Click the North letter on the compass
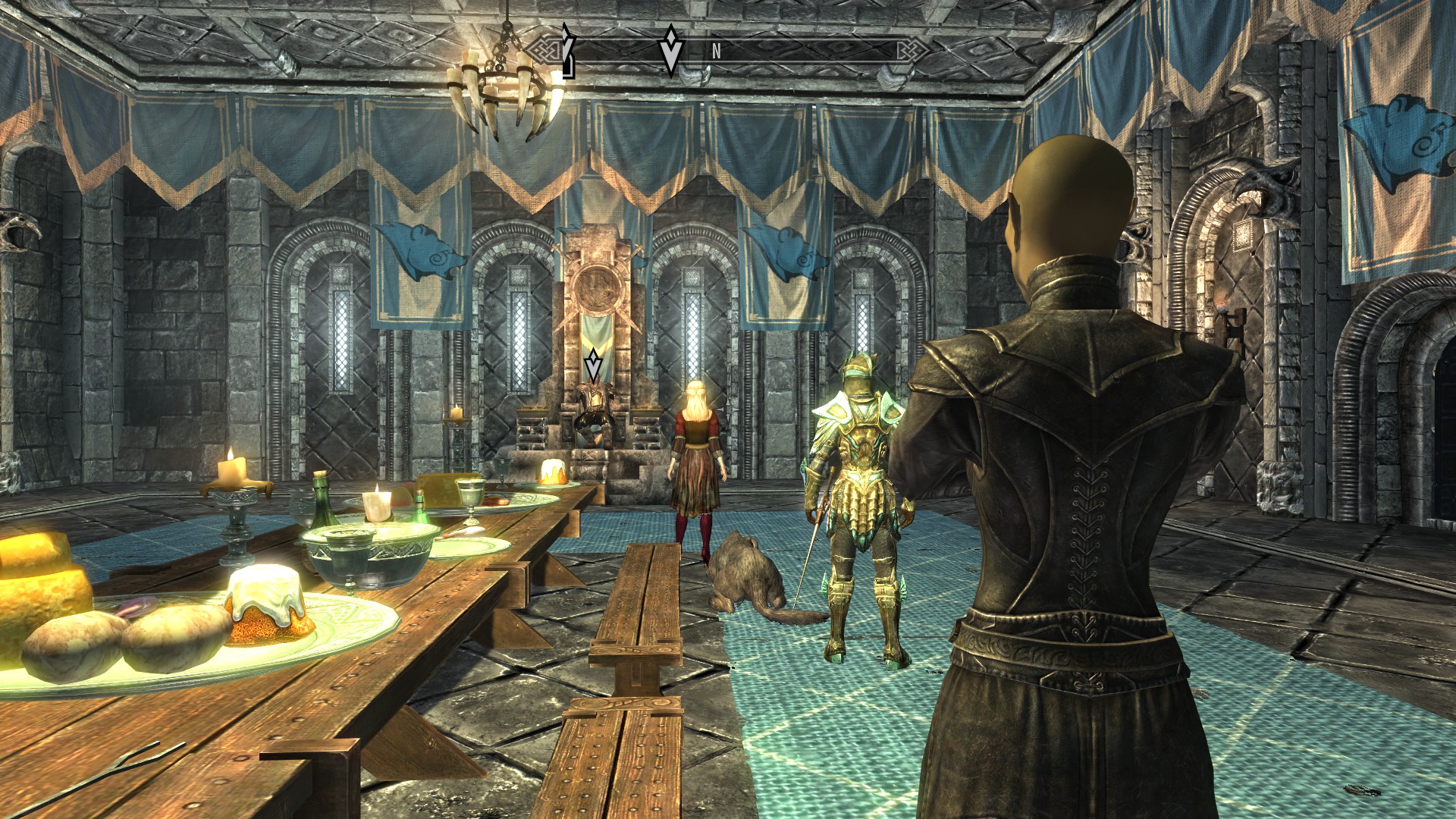 (716, 52)
